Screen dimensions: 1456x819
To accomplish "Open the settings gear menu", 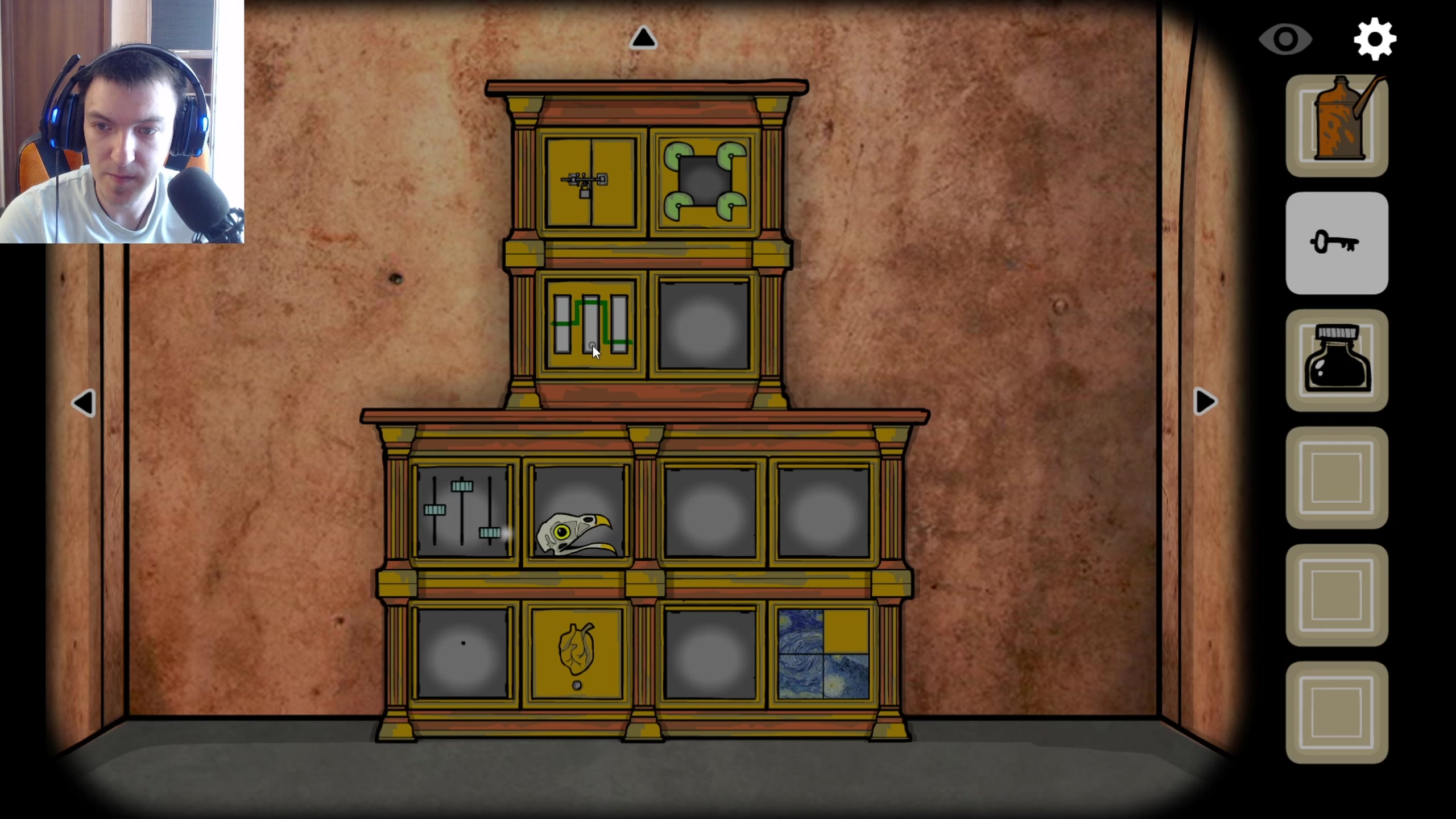I will 1376,38.
